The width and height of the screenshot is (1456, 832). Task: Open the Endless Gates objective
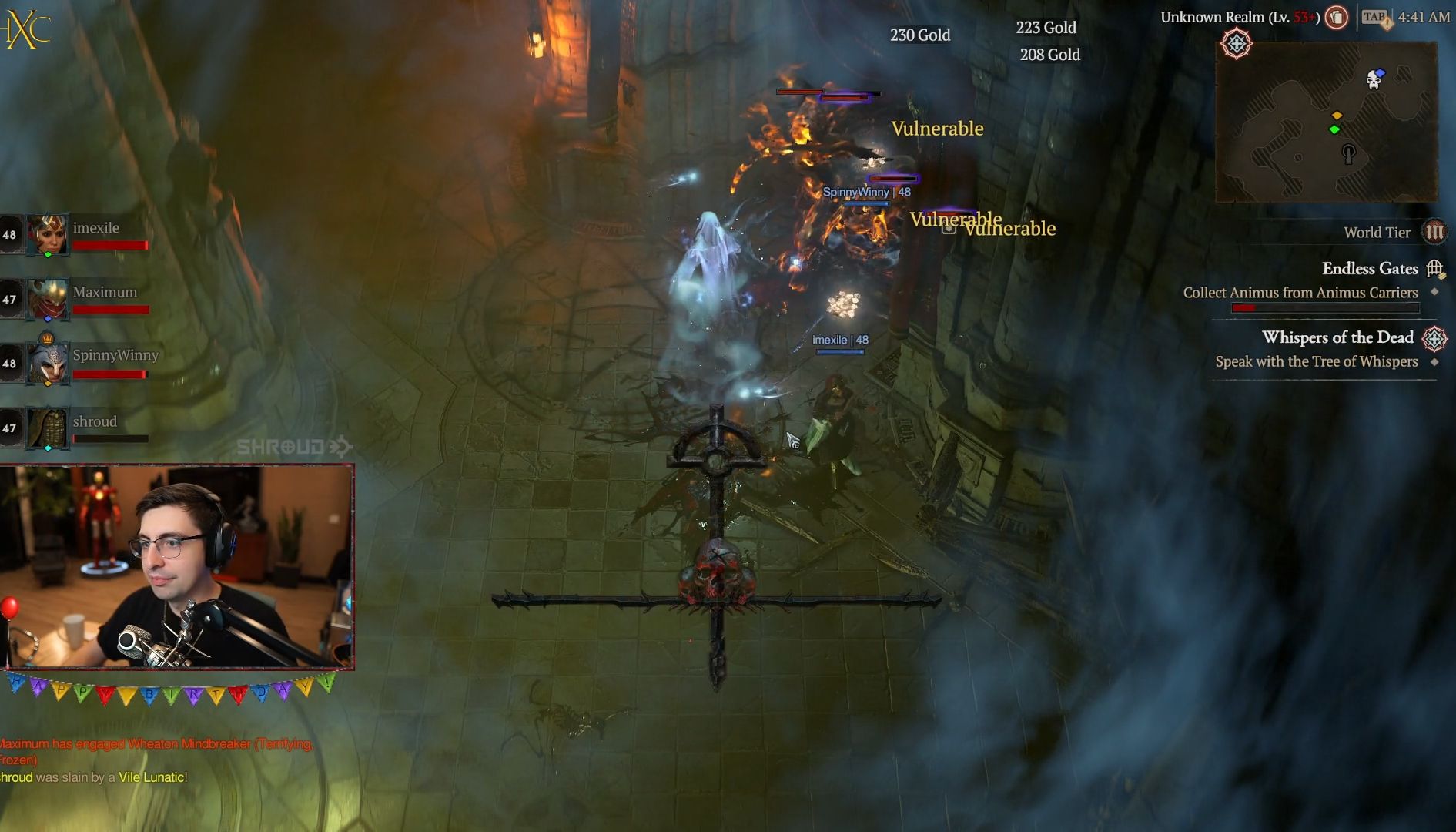click(1369, 269)
